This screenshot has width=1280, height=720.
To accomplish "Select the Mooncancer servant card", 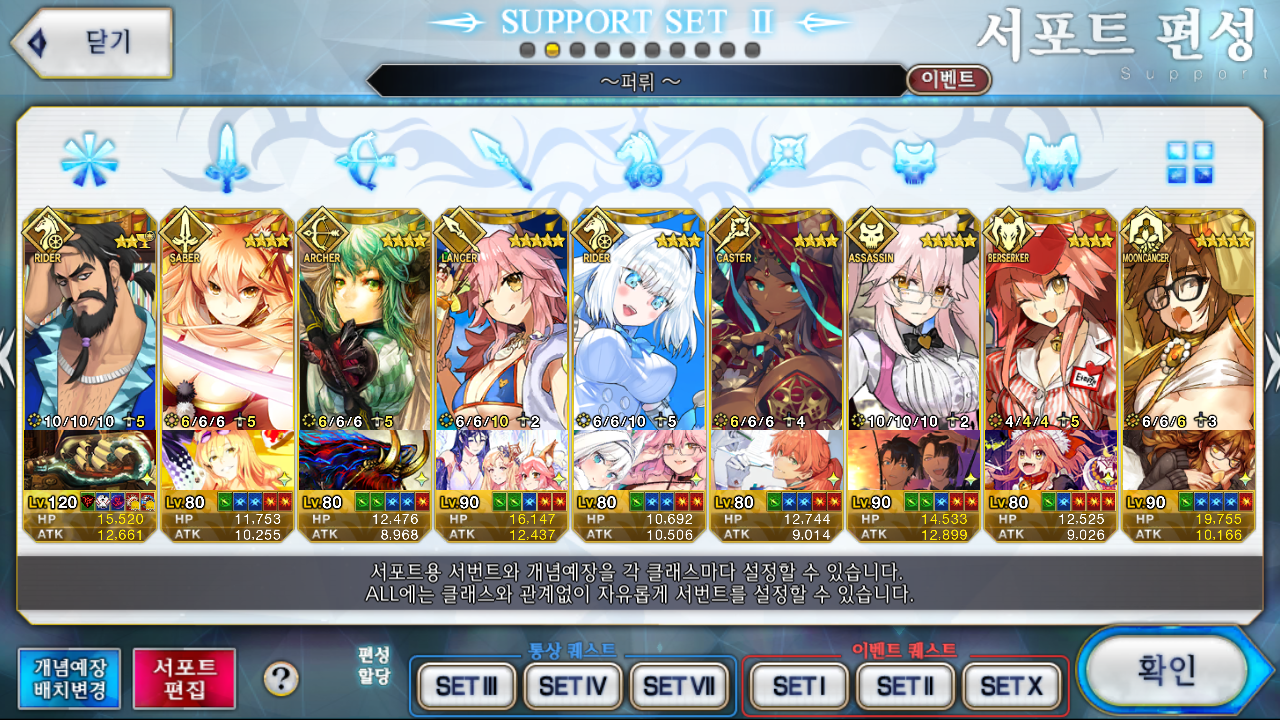I will pyautogui.click(x=1188, y=330).
